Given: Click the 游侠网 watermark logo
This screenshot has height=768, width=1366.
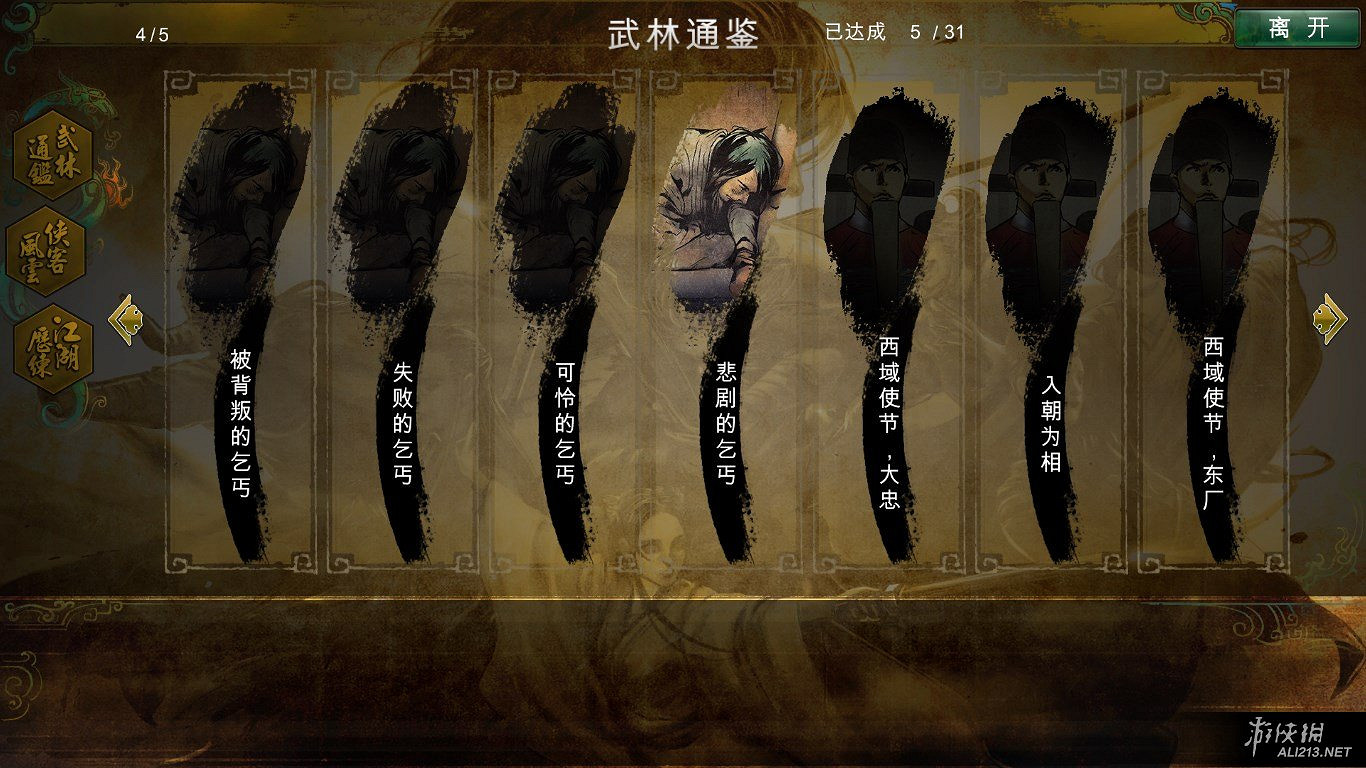Looking at the screenshot, I should pyautogui.click(x=1286, y=737).
